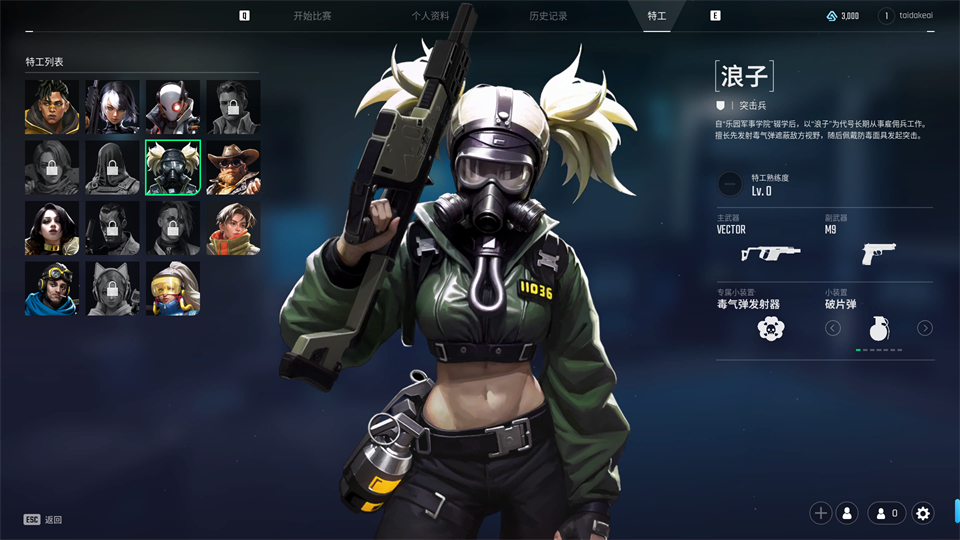Image resolution: width=960 pixels, height=540 pixels.
Task: Select the 特工 tab
Action: 657,16
